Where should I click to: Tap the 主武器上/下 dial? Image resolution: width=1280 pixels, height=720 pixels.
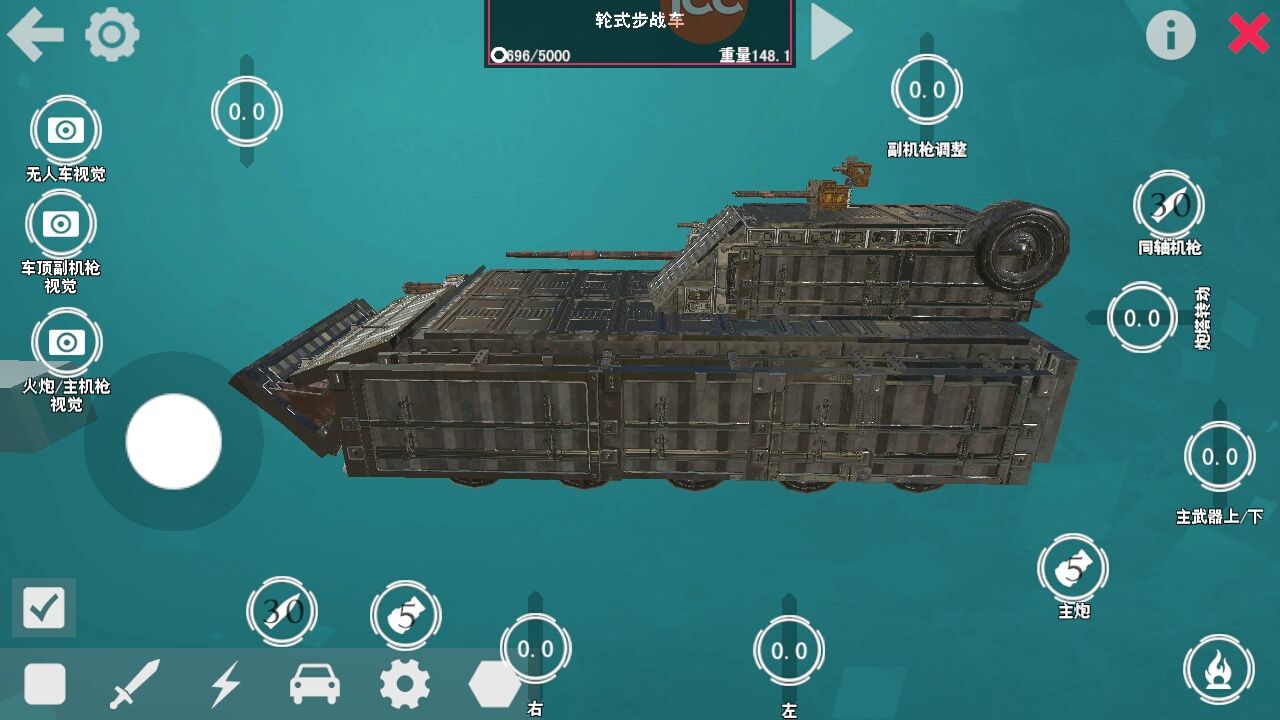[1219, 457]
